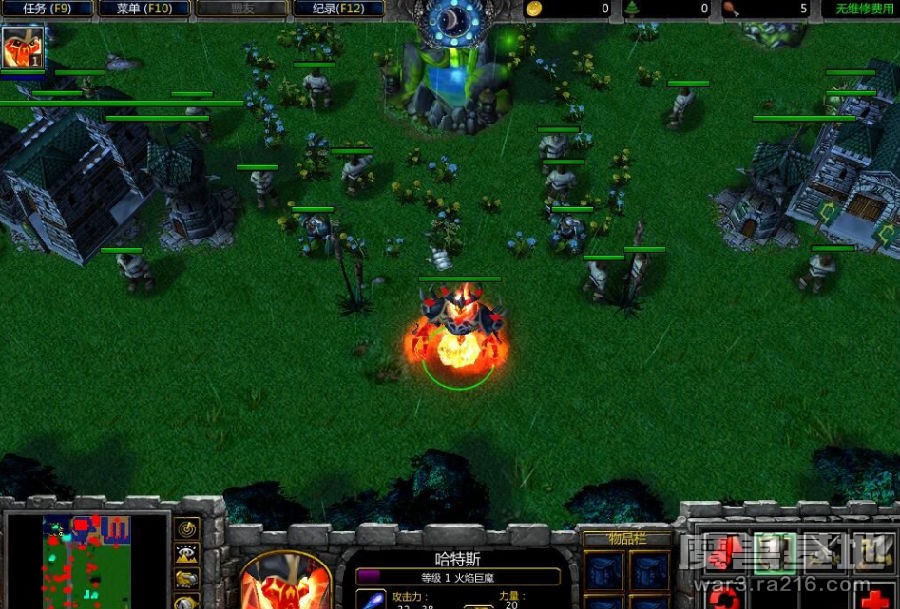Open the Allies (盟友) menu
This screenshot has height=609, width=900.
pyautogui.click(x=242, y=9)
